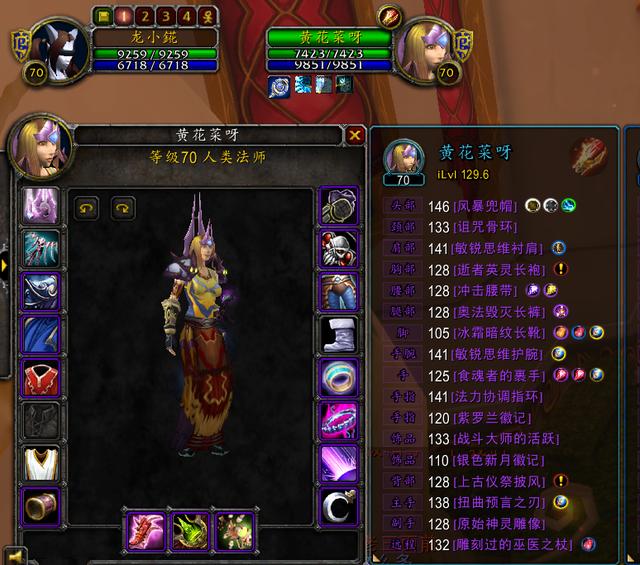The height and width of the screenshot is (565, 640).
Task: Rotate the character model left
Action: coord(87,207)
